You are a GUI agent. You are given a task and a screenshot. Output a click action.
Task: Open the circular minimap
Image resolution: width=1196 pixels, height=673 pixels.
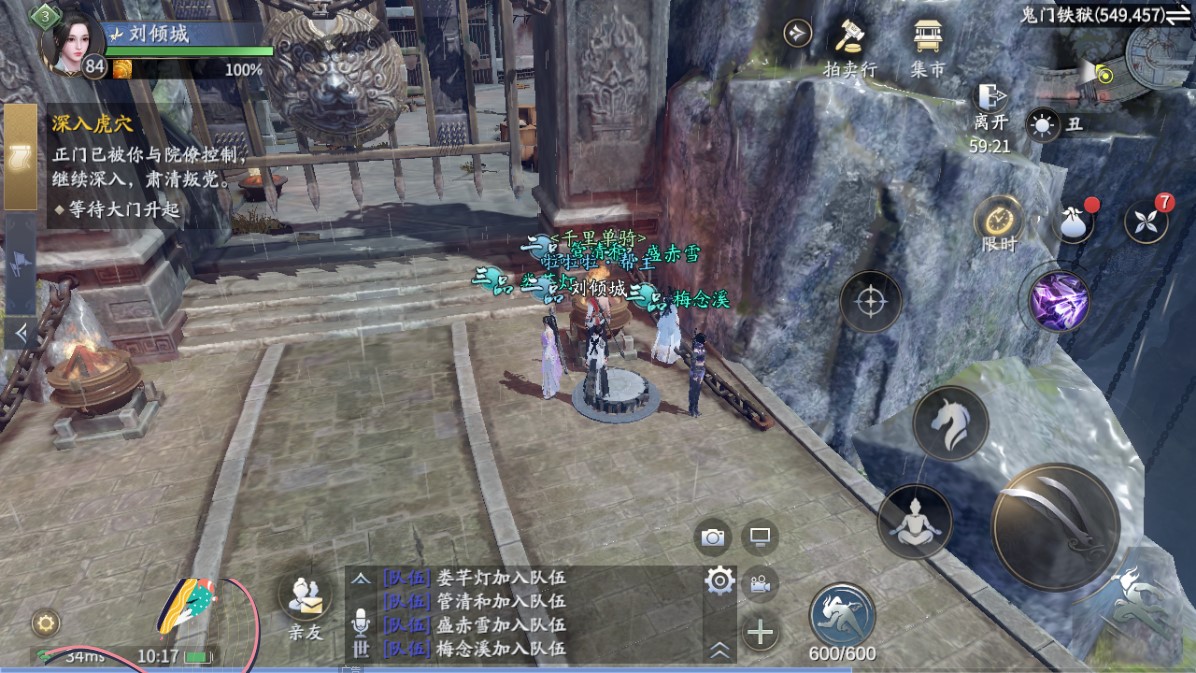pyautogui.click(x=1158, y=56)
